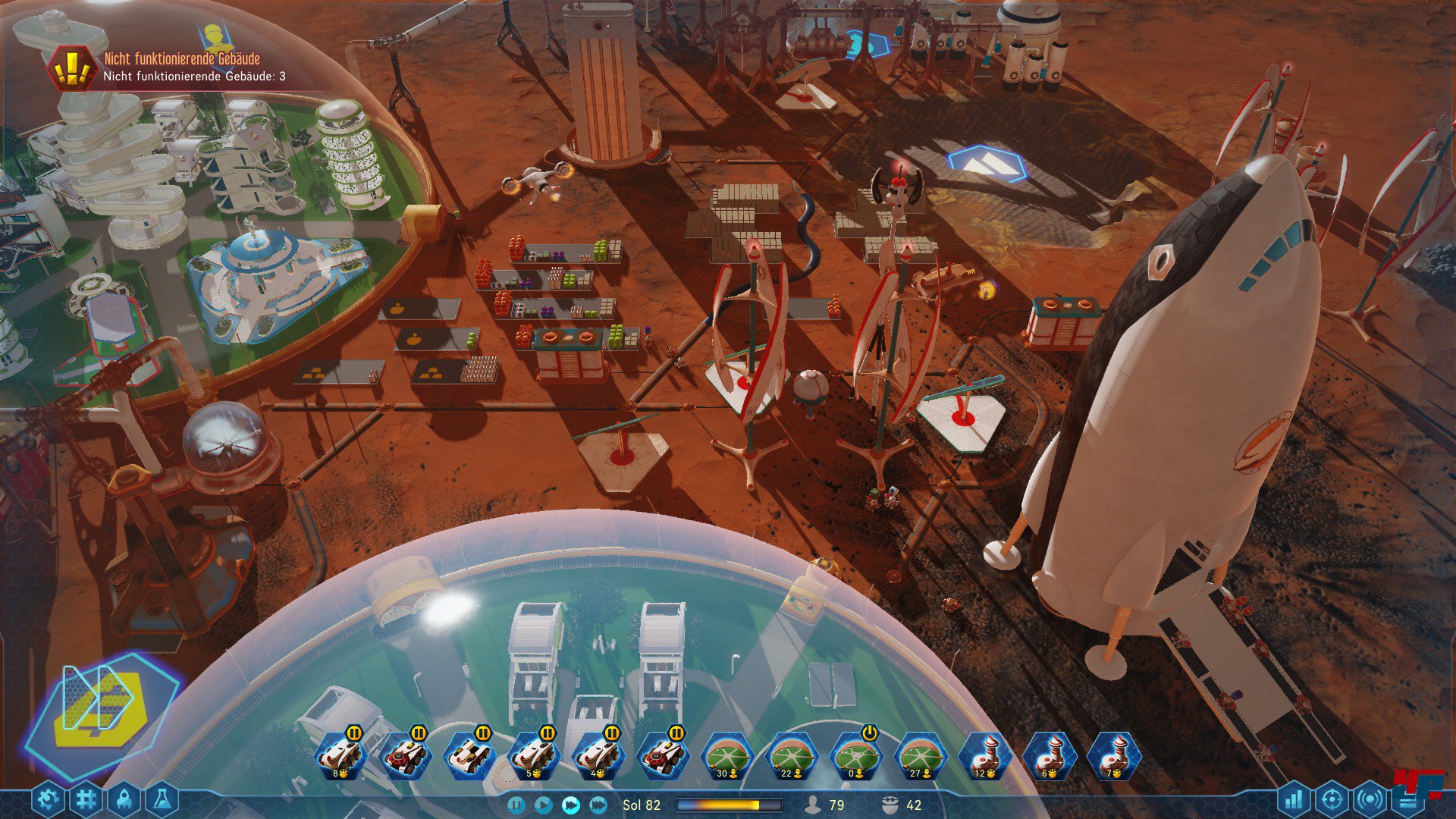Open the crosshair map overview button
The image size is (1456, 819).
pyautogui.click(x=1332, y=799)
